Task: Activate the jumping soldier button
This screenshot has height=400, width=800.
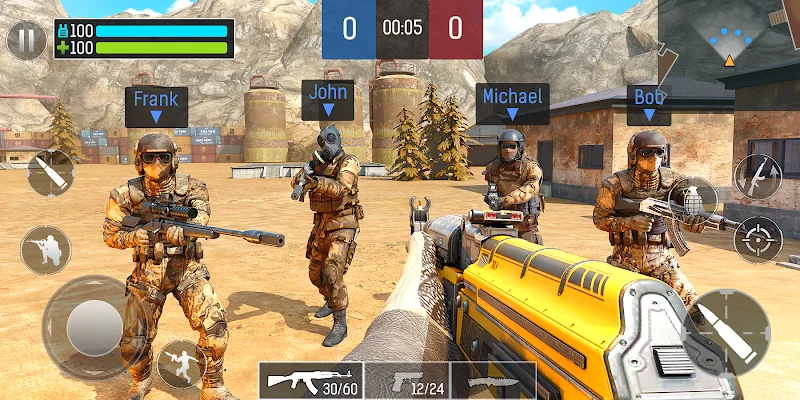Action: 181,363
